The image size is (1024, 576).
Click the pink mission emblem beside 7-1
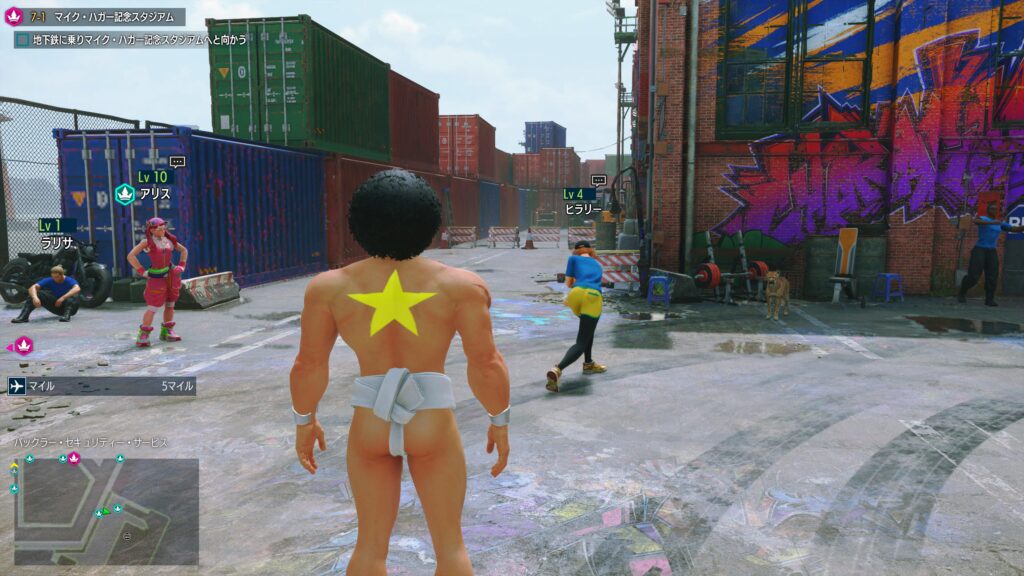(14, 17)
